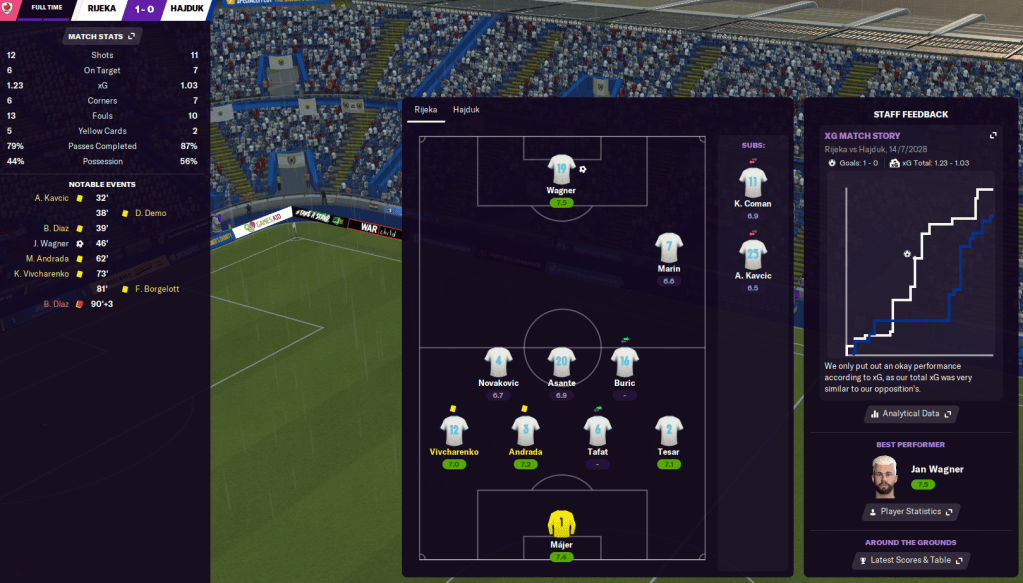
Task: Select substitute K. Coman
Action: pyautogui.click(x=753, y=183)
